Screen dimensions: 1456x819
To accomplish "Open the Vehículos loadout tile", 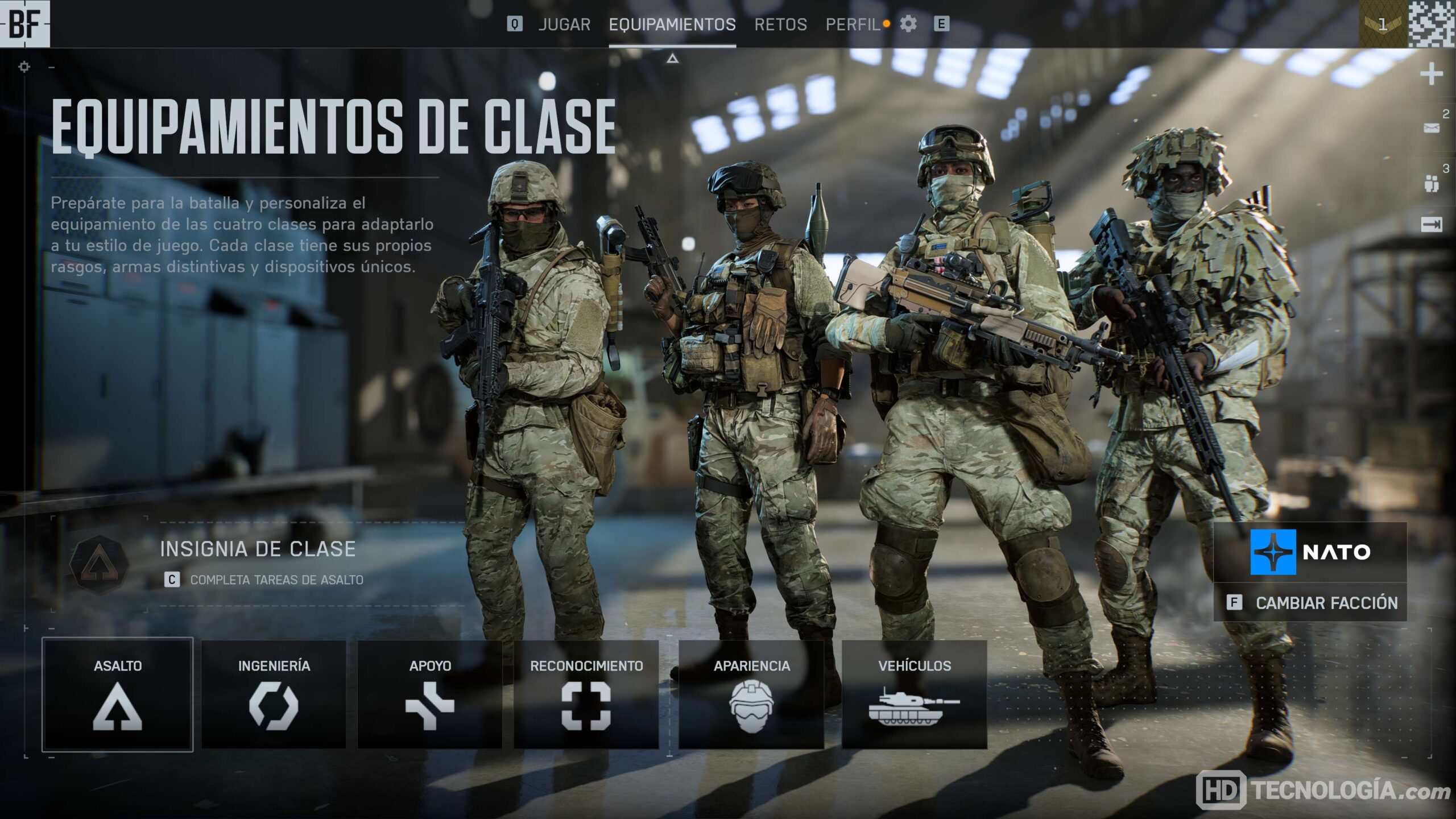I will 914,694.
